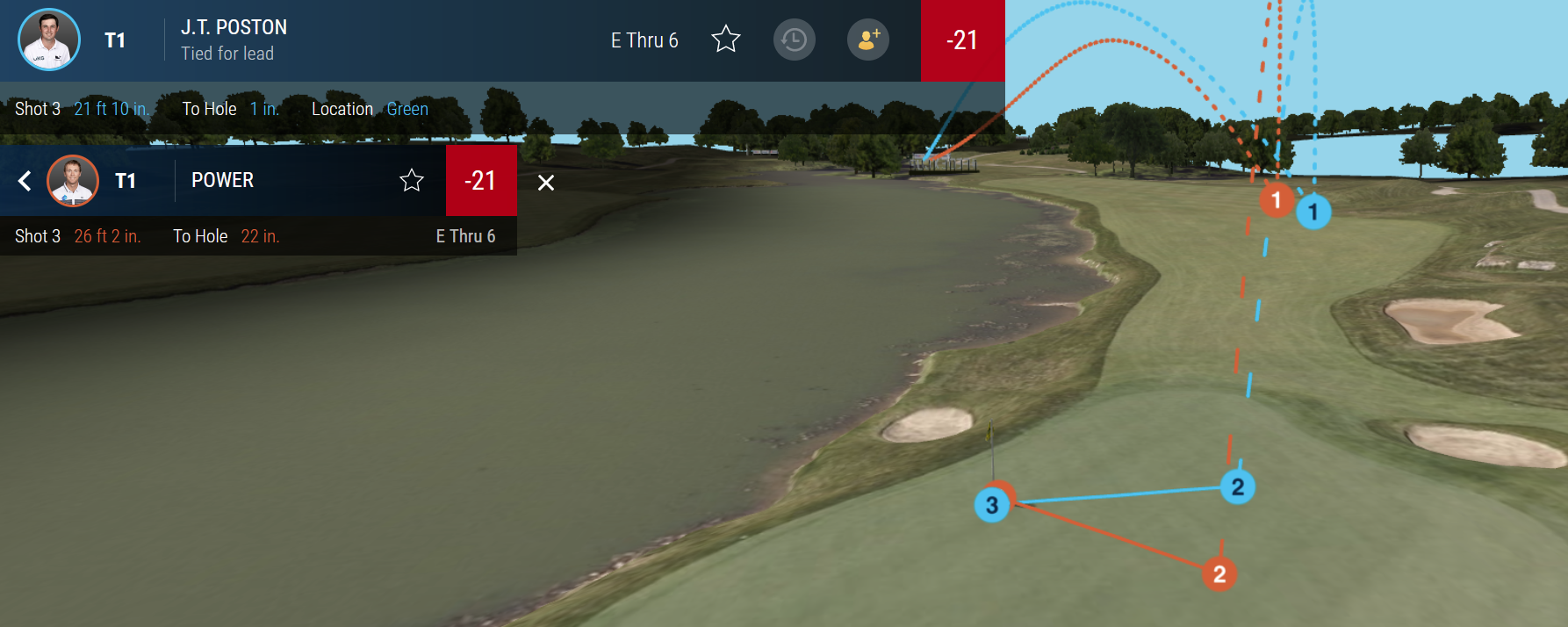Select blue shot marker 3 near the hole
The height and width of the screenshot is (627, 1568).
991,506
